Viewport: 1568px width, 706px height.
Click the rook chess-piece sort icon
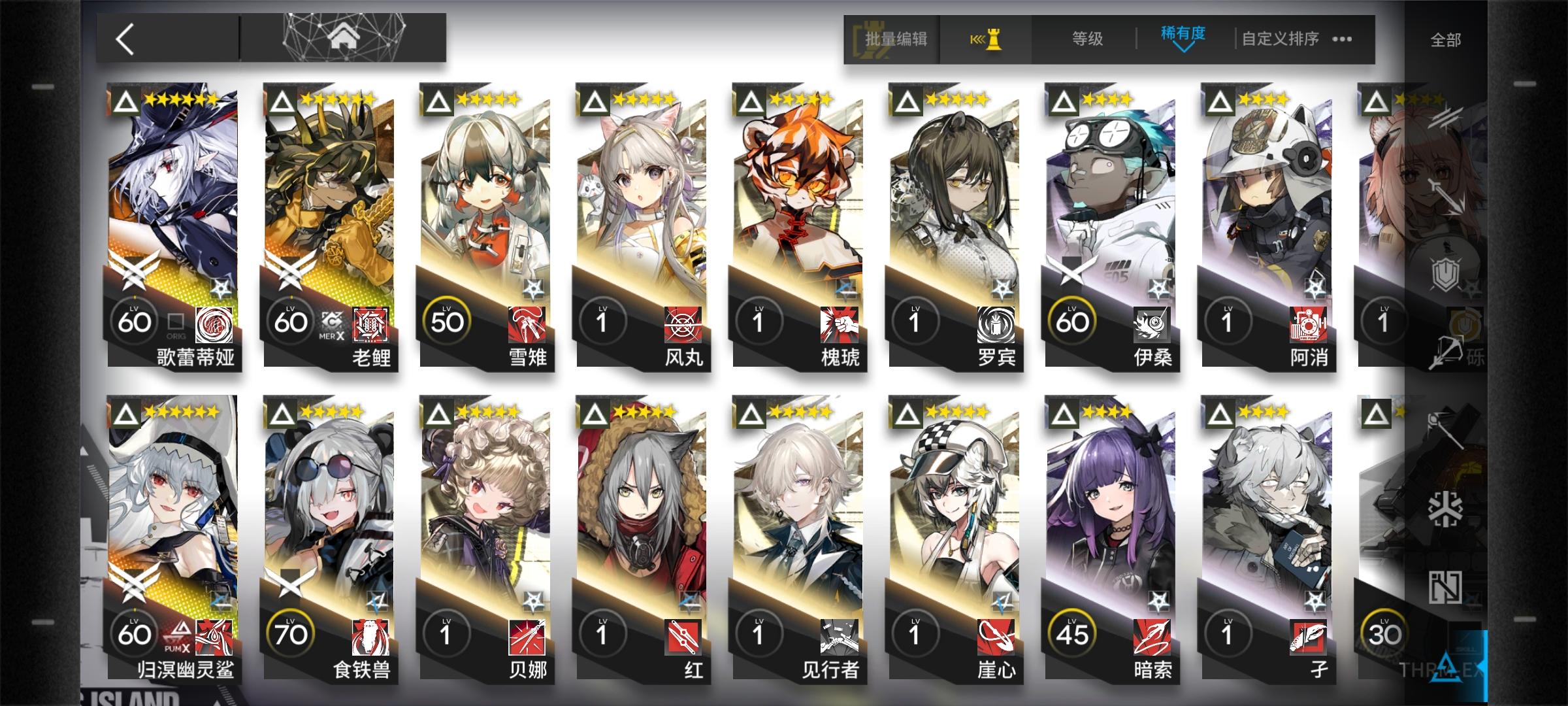[x=993, y=39]
